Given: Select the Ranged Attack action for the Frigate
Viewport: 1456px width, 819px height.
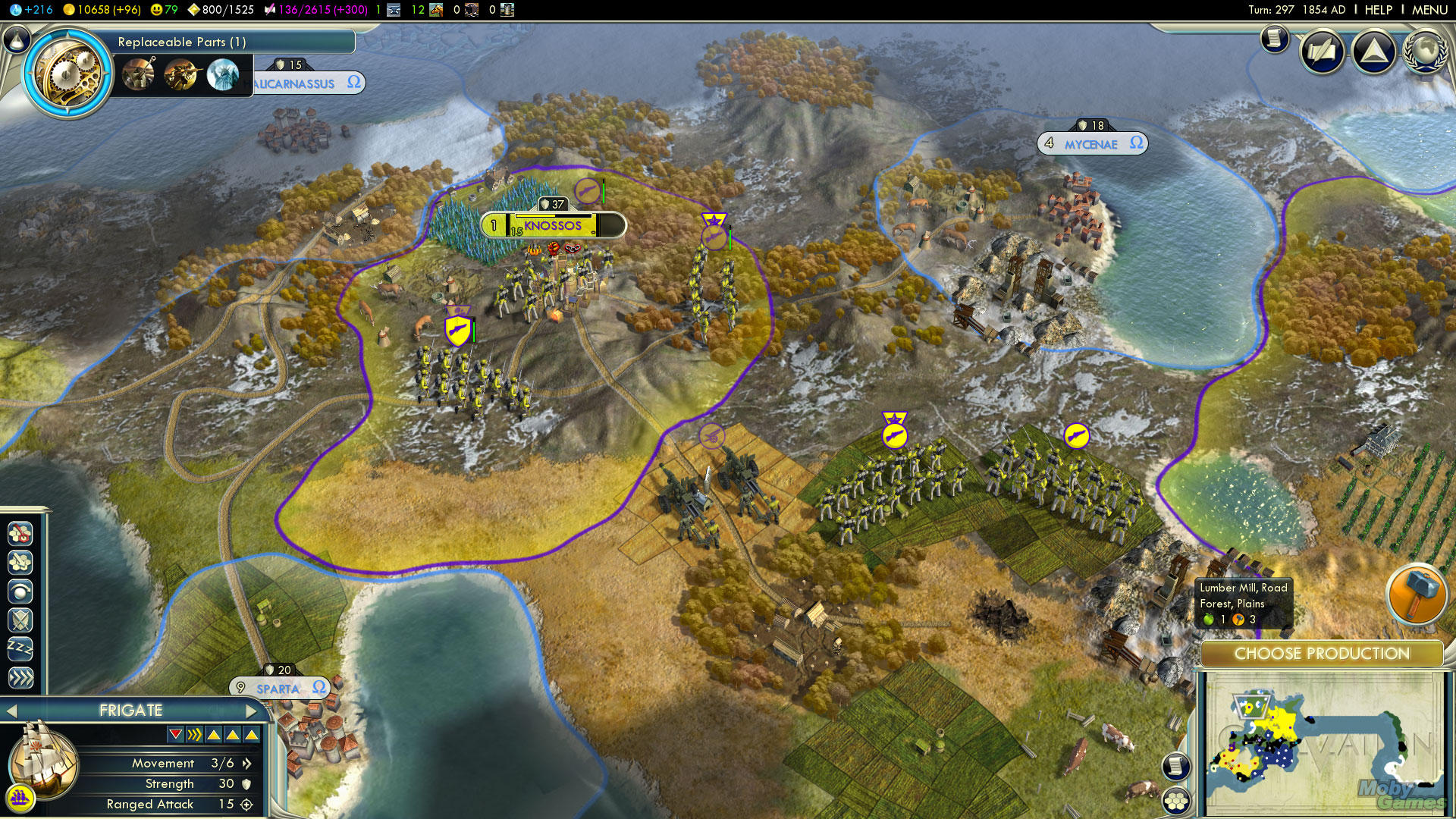Looking at the screenshot, I should pos(20,562).
